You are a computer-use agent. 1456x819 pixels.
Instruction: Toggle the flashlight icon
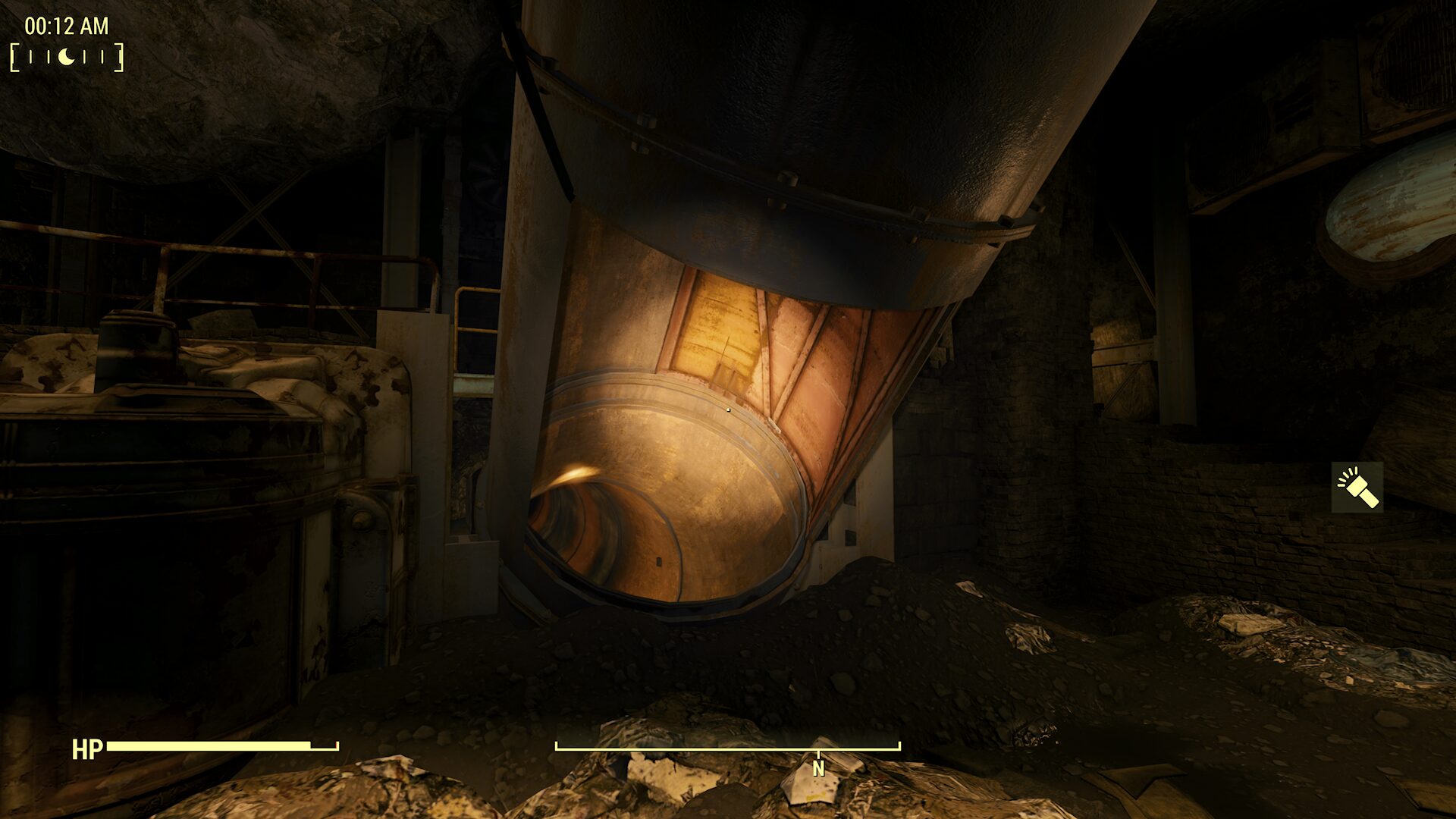(x=1357, y=488)
